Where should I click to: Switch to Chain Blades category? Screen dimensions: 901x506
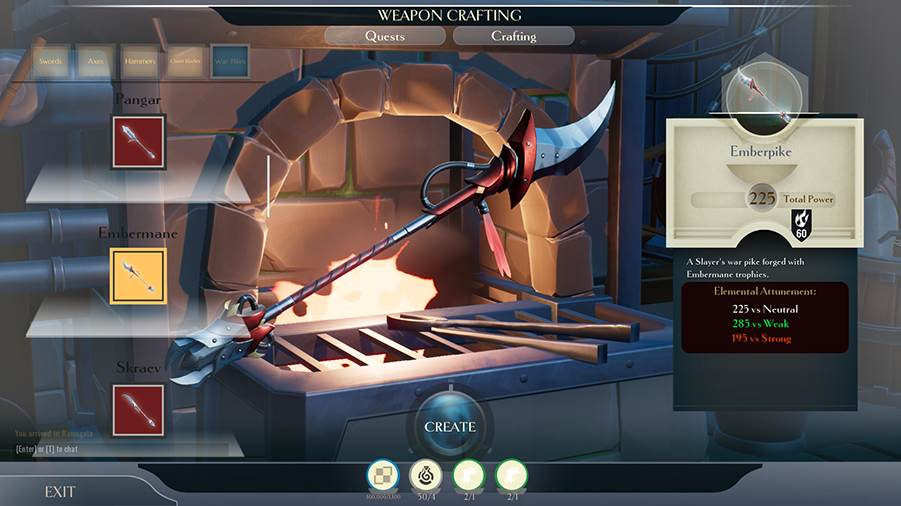(186, 61)
